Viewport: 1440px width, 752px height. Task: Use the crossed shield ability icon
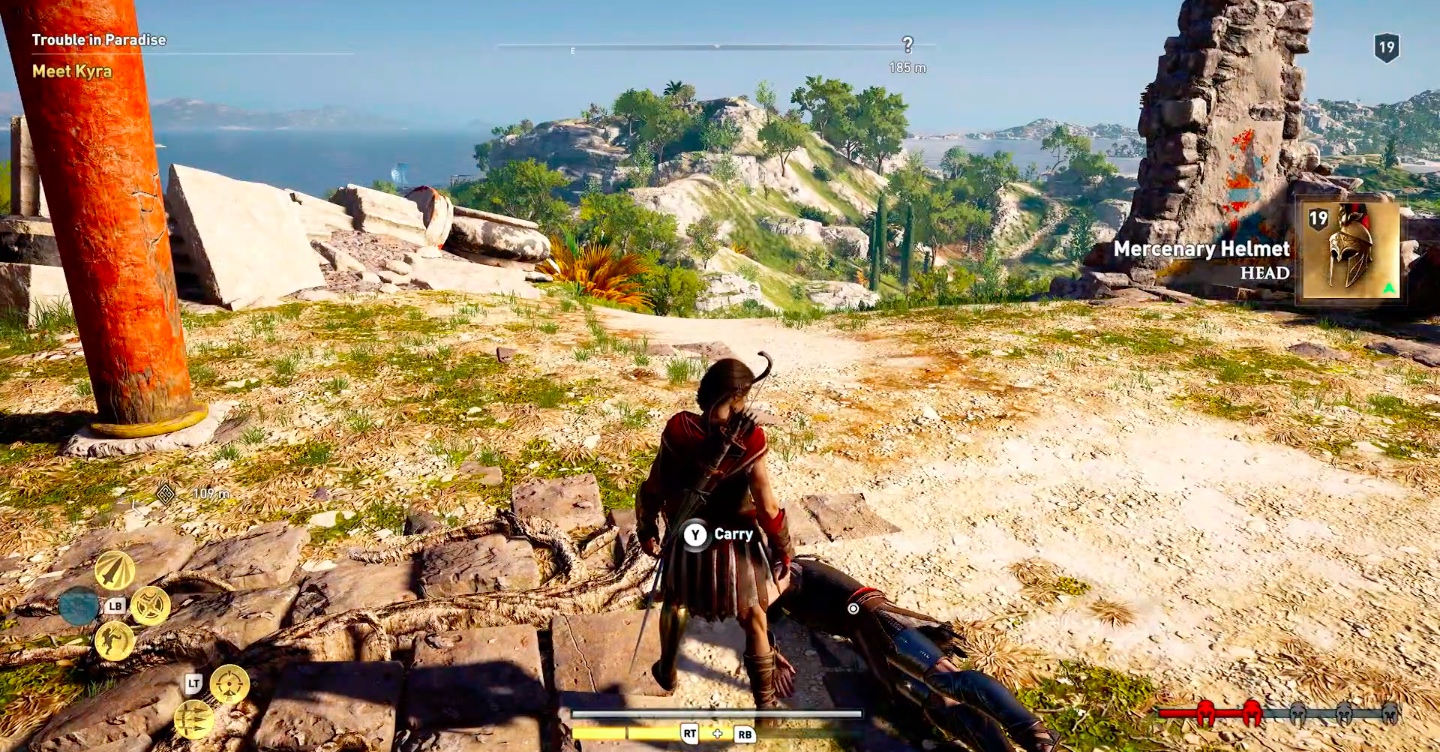(150, 606)
